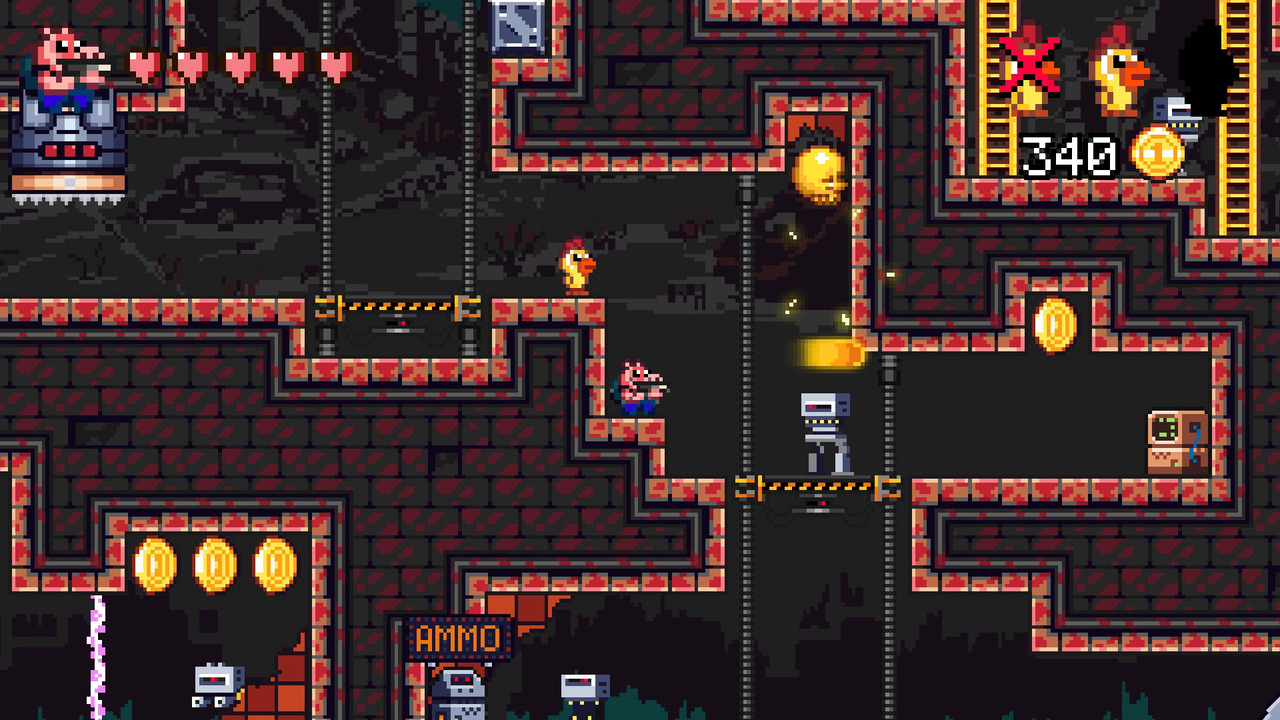This screenshot has width=1280, height=720.
Task: Click the chicken standing on the platform
Action: tap(578, 265)
